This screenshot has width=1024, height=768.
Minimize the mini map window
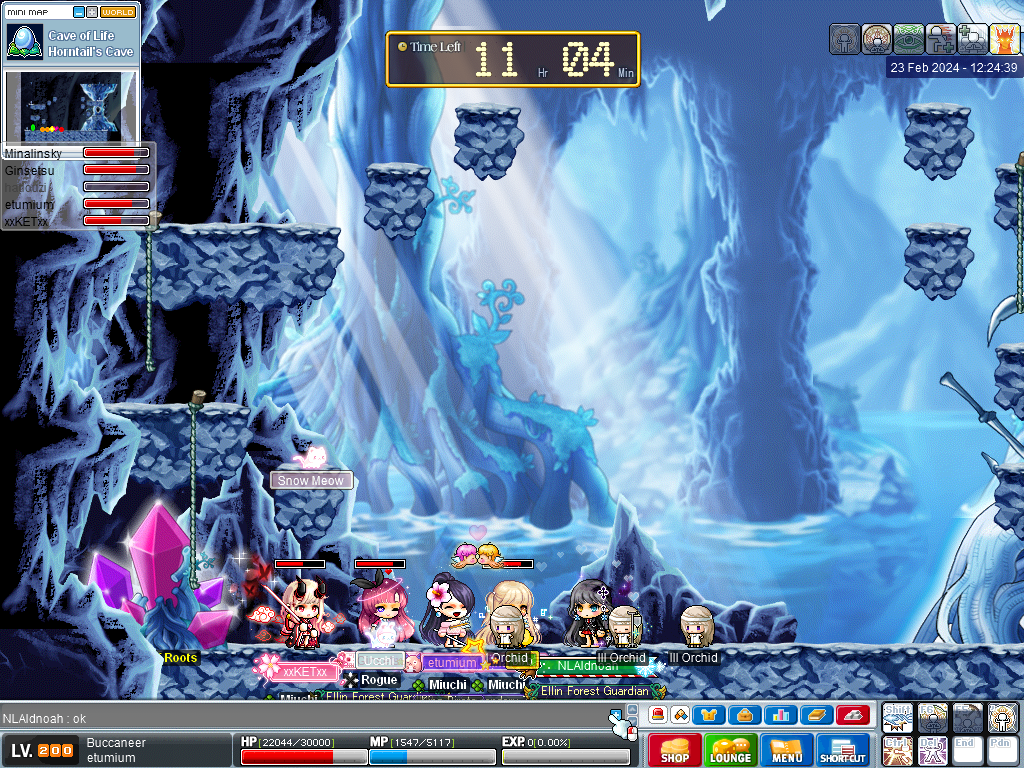coord(79,12)
